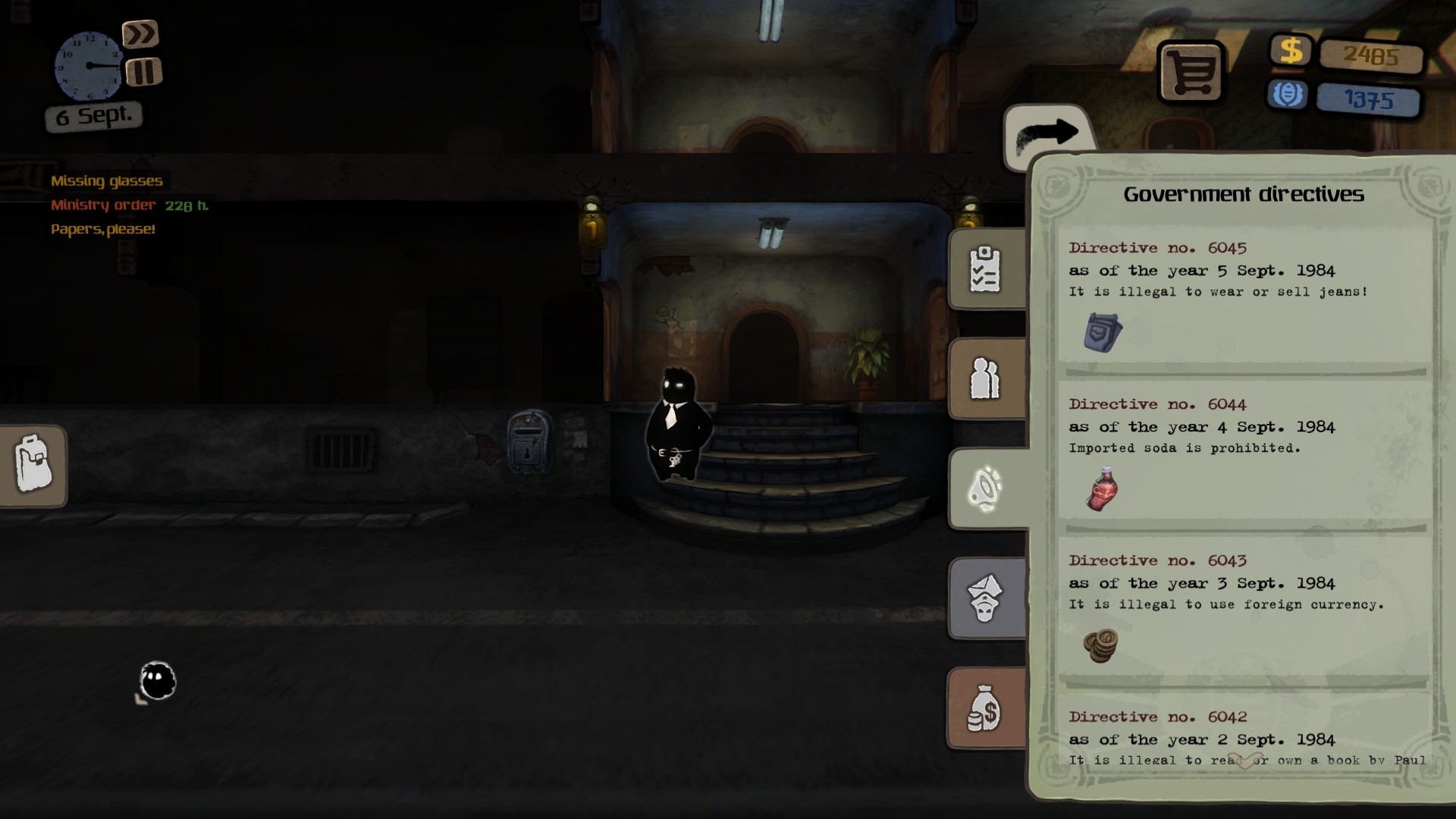Open the backpack inventory
Viewport: 1456px width, 819px height.
pyautogui.click(x=33, y=464)
